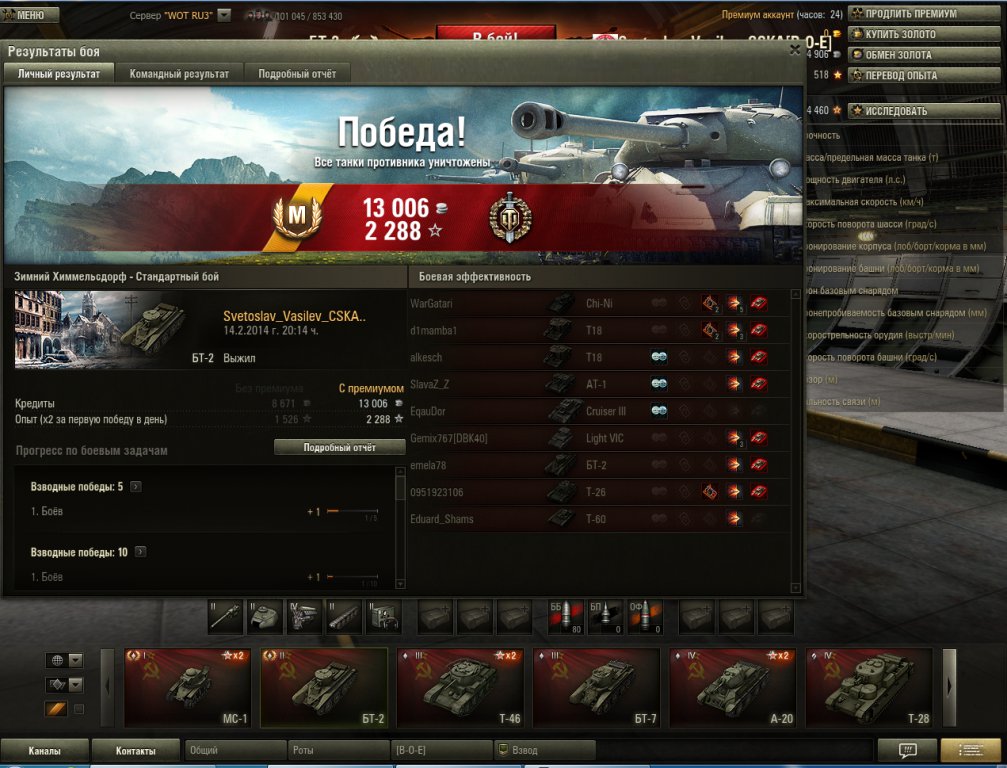
Task: Switch to the Командный результат tab
Action: coord(179,74)
